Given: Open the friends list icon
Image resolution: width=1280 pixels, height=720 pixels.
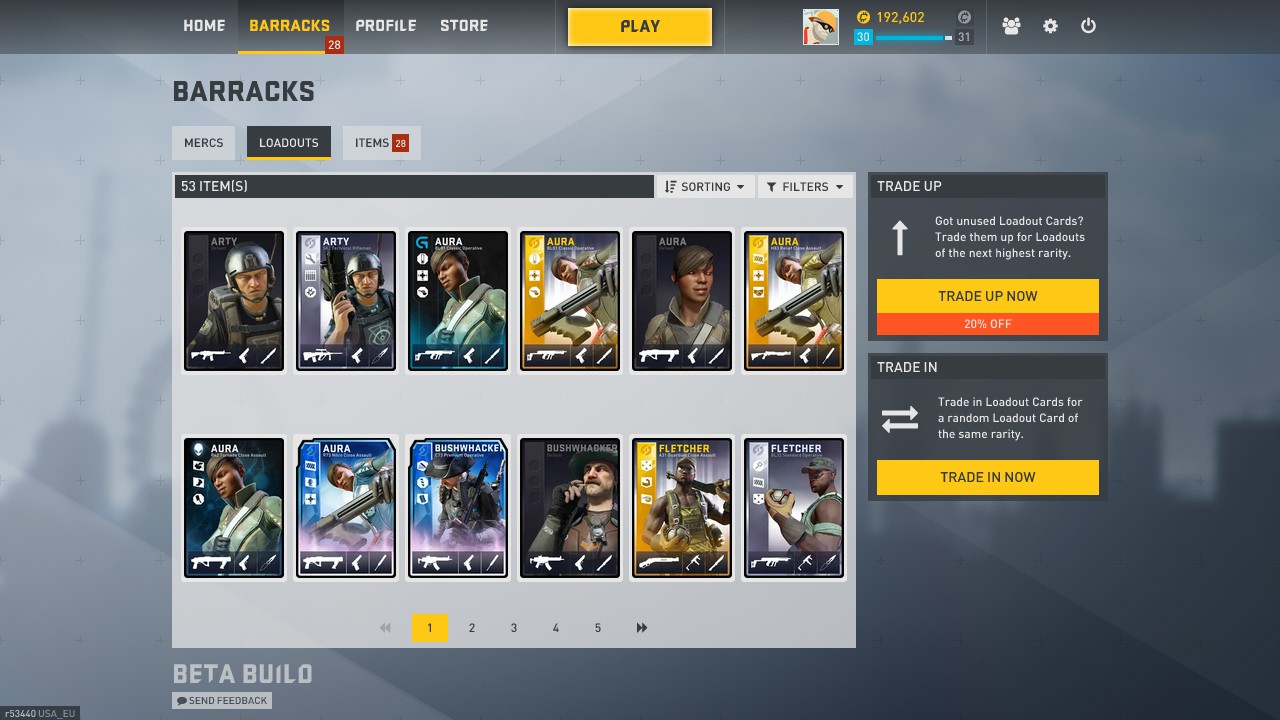Looking at the screenshot, I should coord(1011,27).
